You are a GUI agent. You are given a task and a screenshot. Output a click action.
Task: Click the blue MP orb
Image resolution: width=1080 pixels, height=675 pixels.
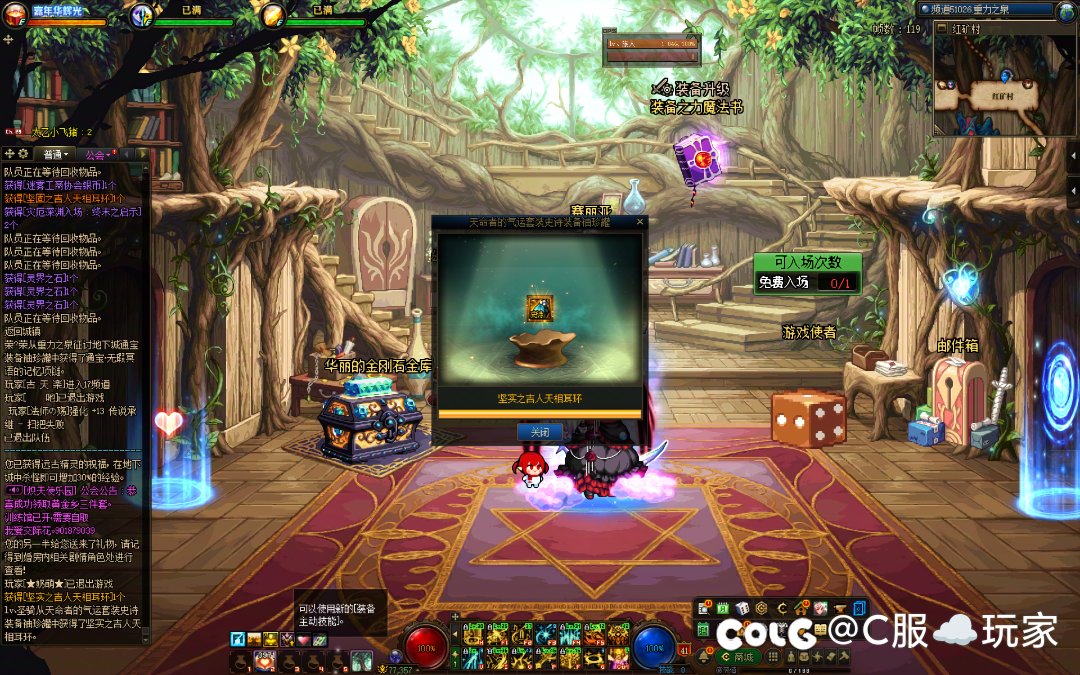click(x=655, y=647)
